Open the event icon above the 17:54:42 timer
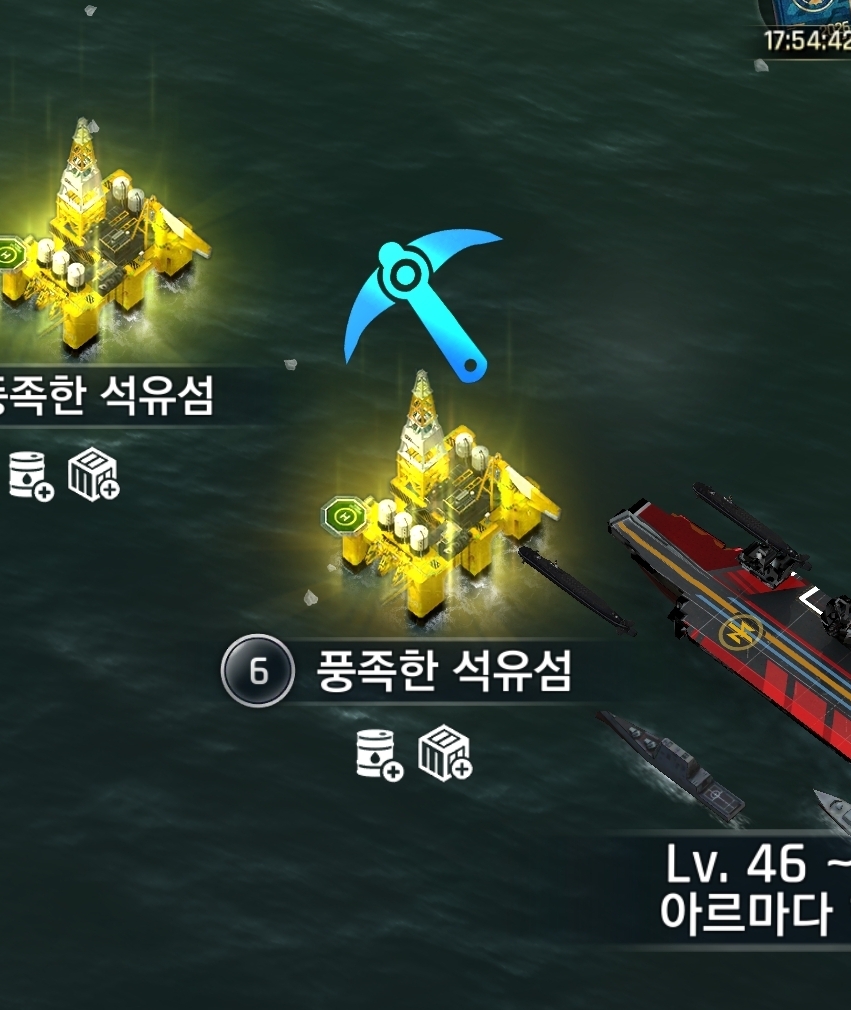 click(x=806, y=12)
